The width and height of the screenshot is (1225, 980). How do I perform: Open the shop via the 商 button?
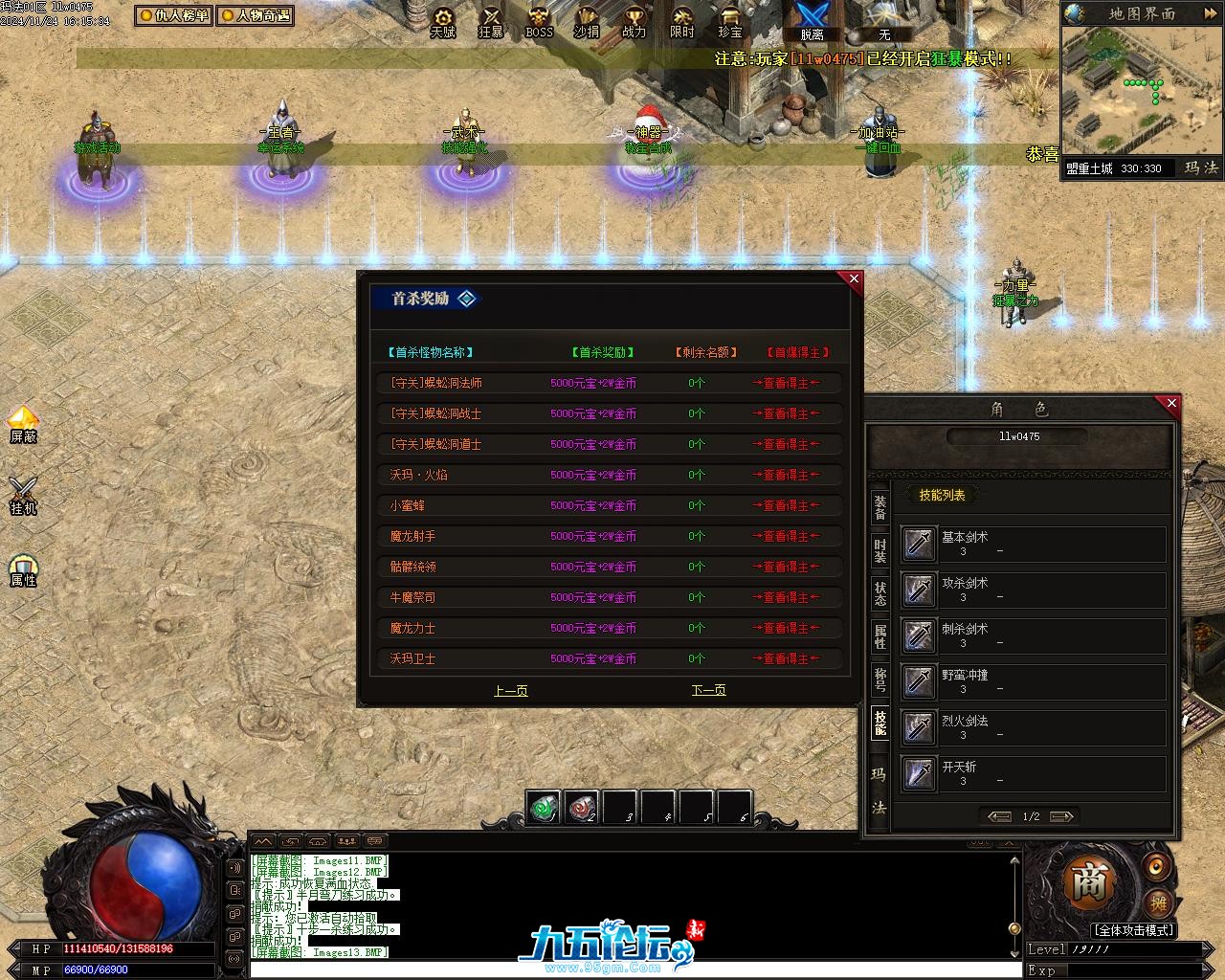(1088, 882)
